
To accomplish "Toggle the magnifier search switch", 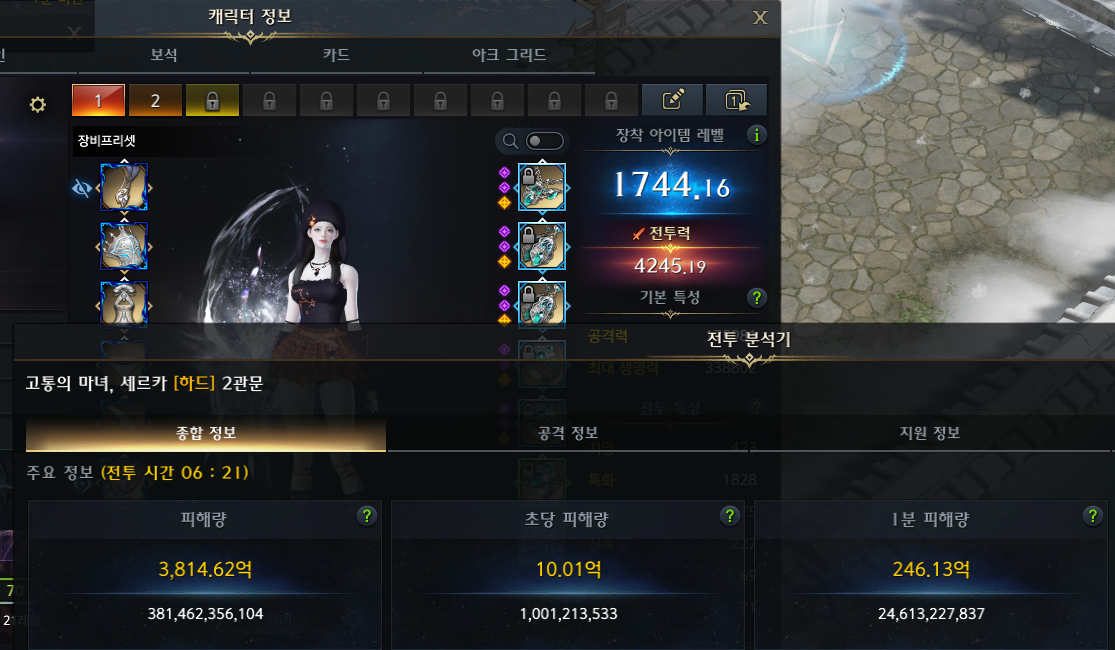I will (545, 141).
